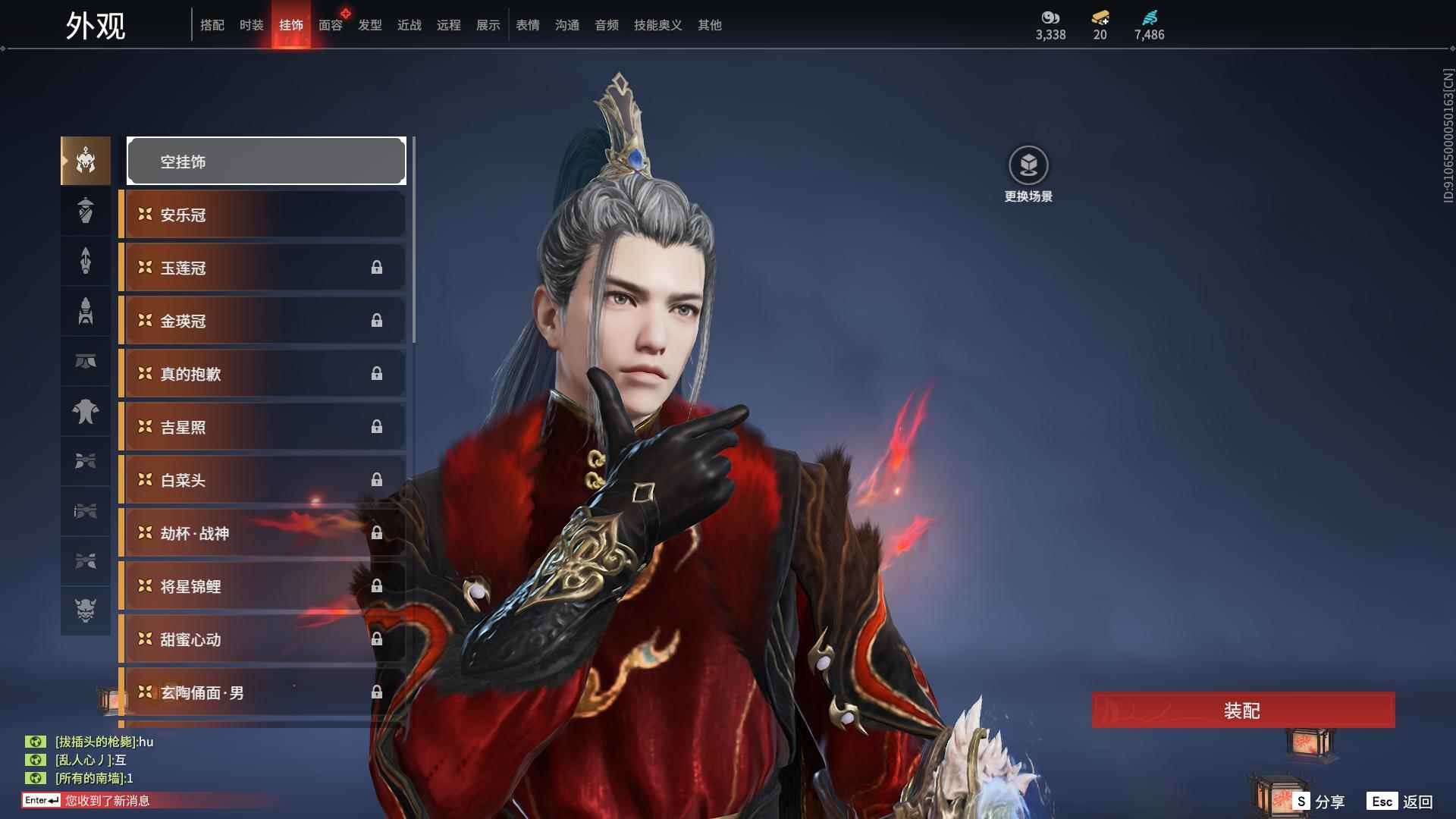This screenshot has height=819, width=1456.
Task: Select the demon mask accessory category
Action: click(86, 610)
